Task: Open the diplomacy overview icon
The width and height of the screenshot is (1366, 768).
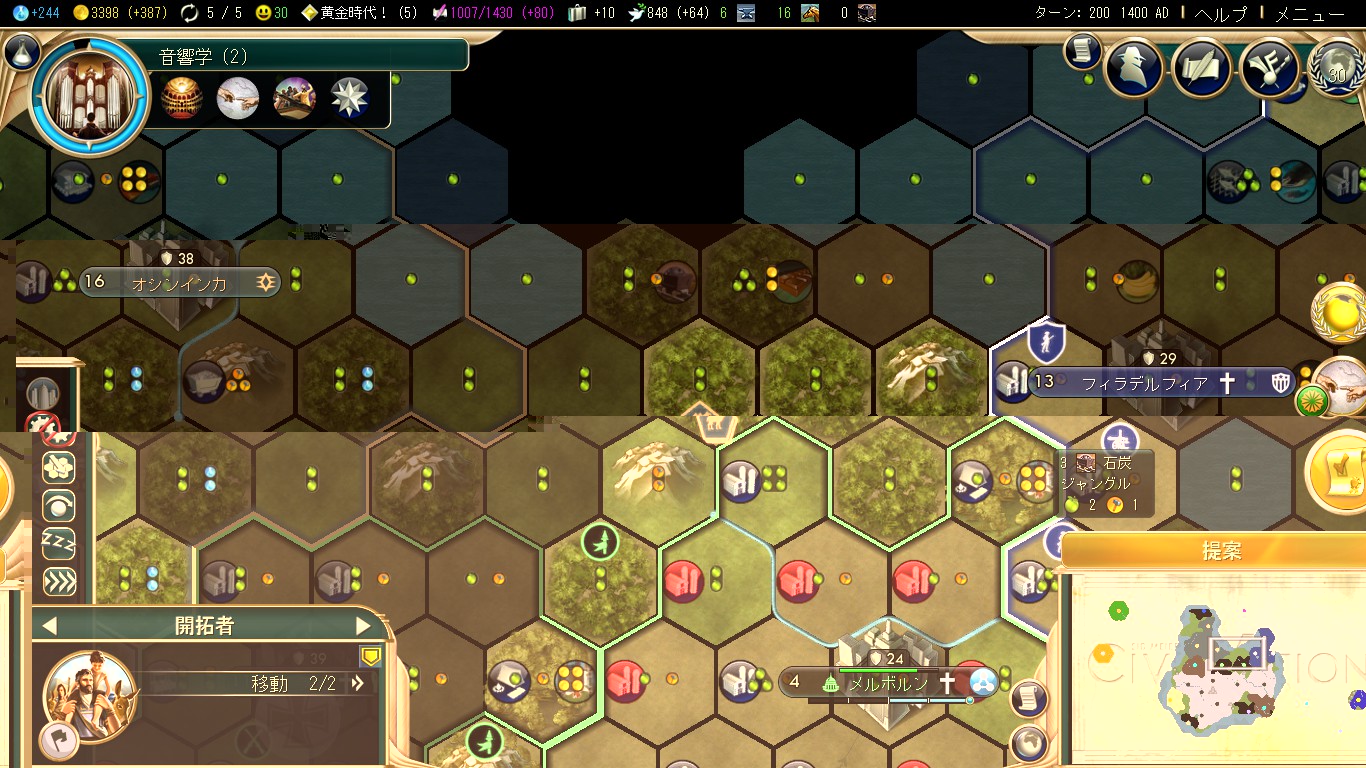Action: coord(1268,68)
